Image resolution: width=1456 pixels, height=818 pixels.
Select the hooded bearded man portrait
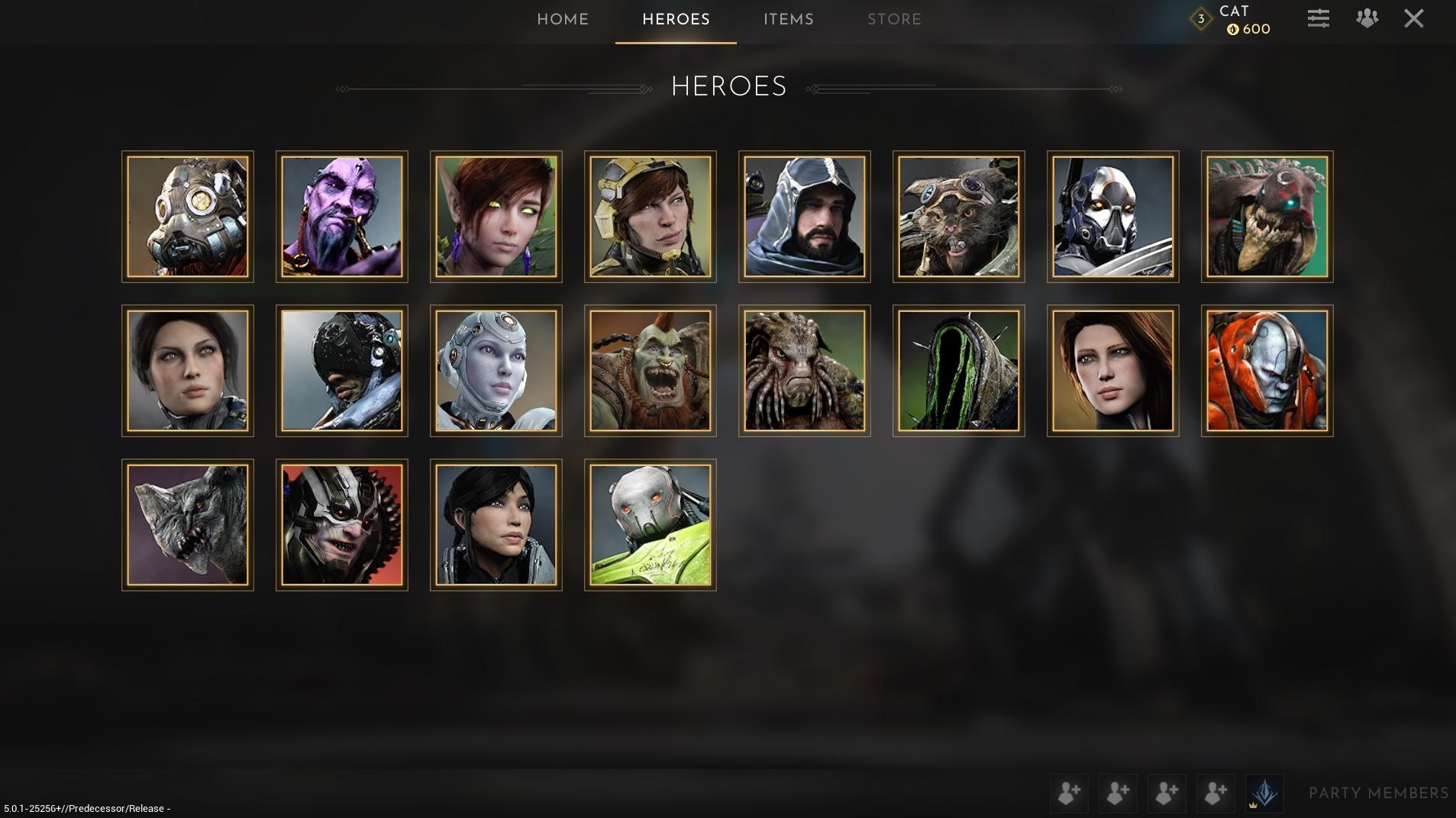[x=805, y=217]
